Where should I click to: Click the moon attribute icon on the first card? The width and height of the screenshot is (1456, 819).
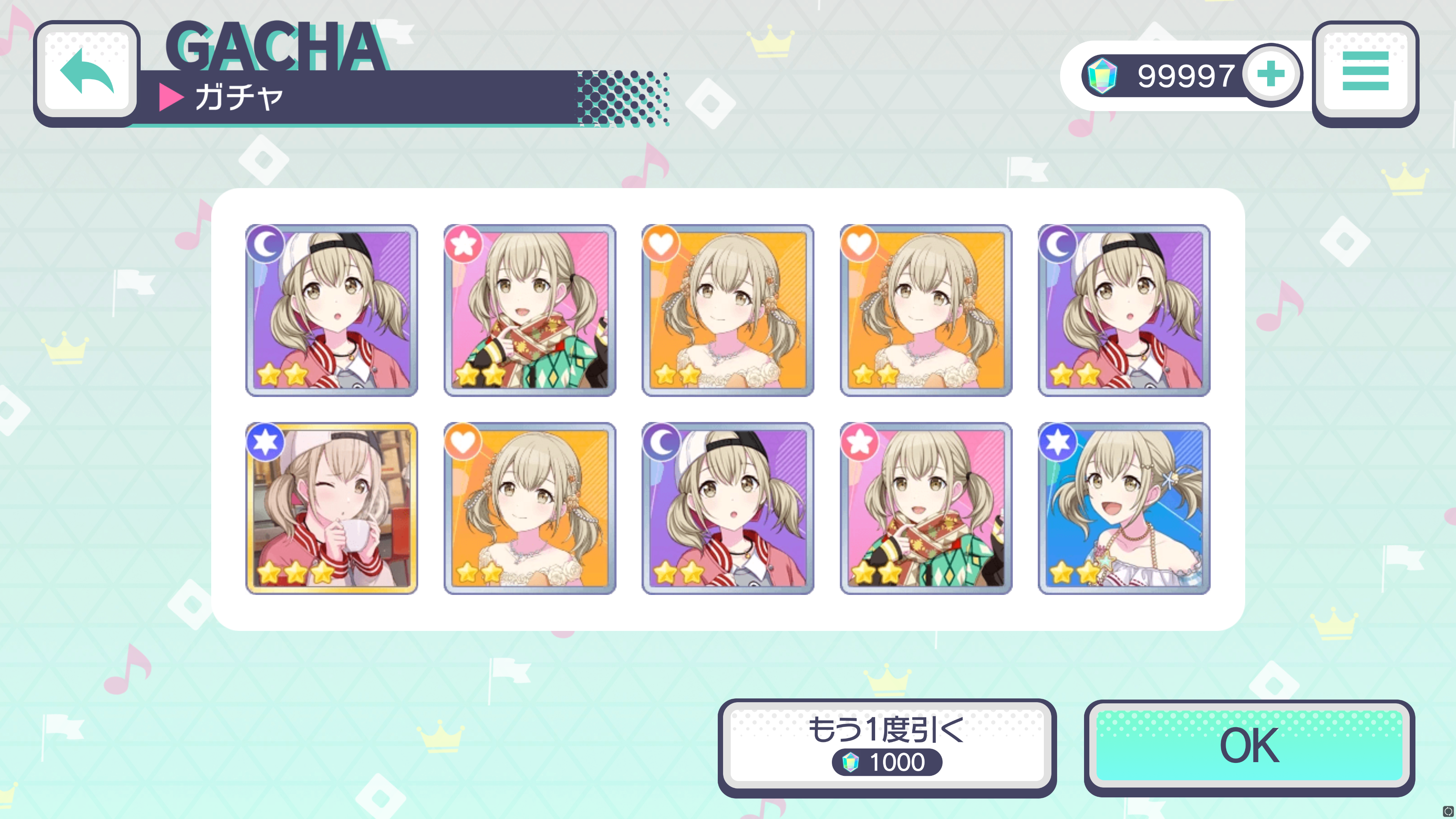tap(266, 244)
